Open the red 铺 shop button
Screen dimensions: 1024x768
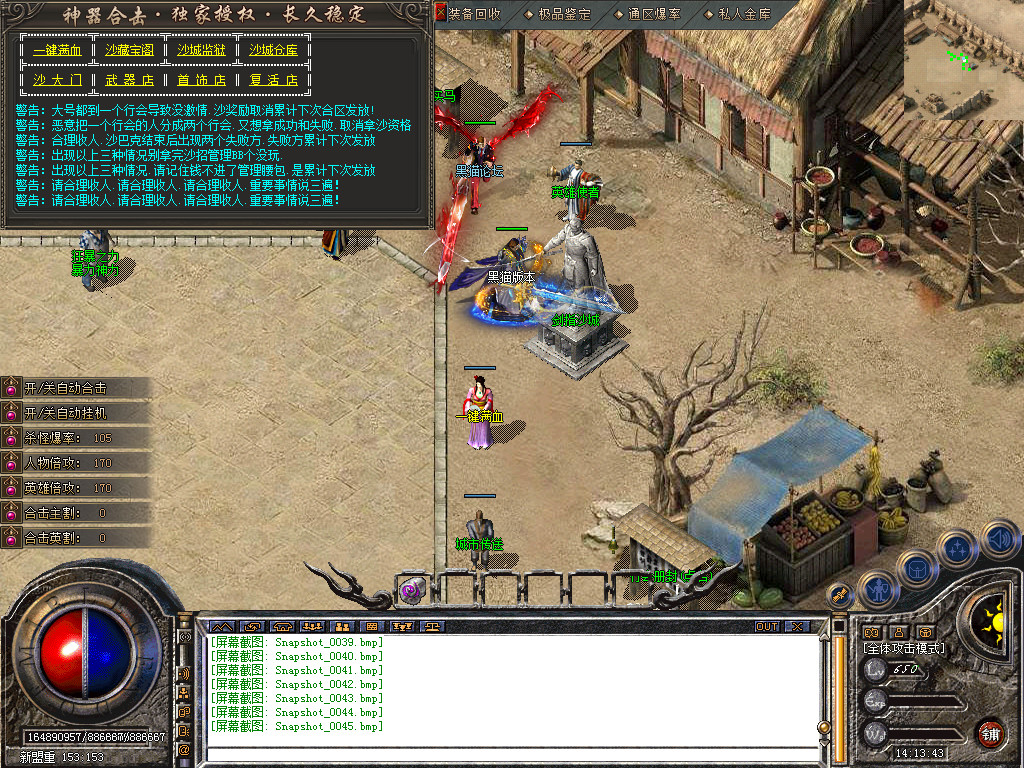pyautogui.click(x=990, y=733)
